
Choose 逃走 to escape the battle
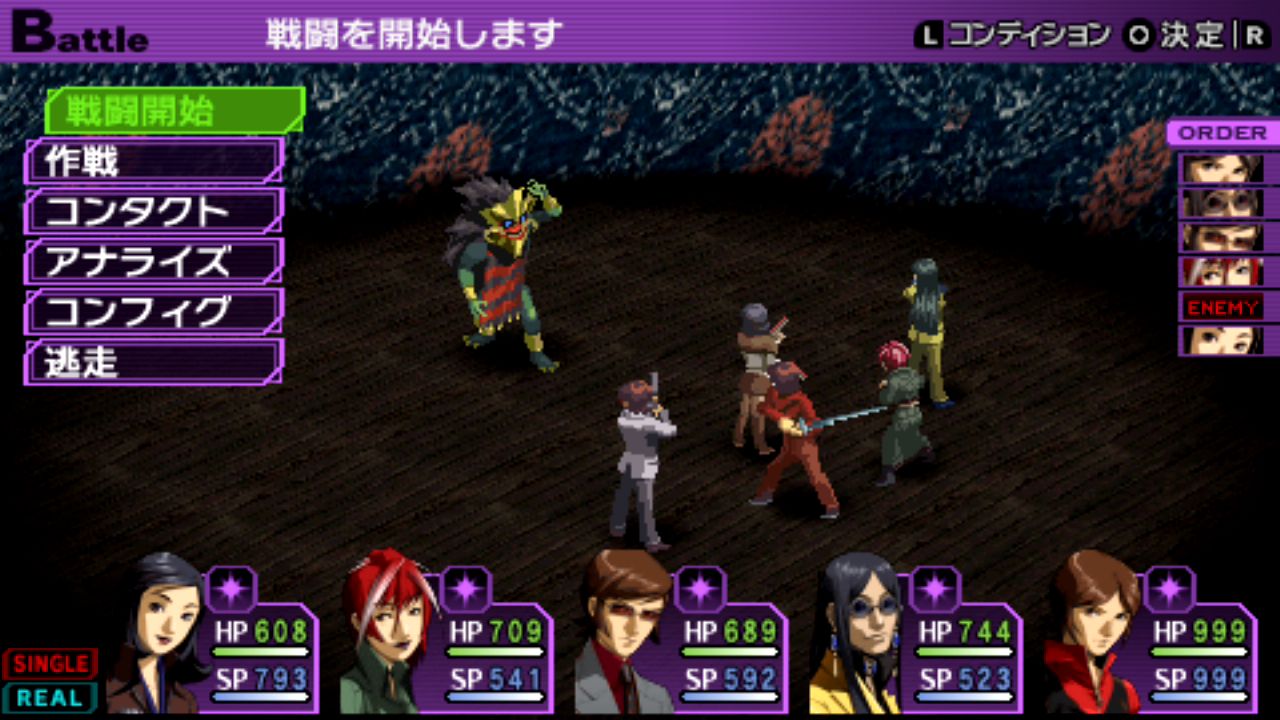pos(154,362)
